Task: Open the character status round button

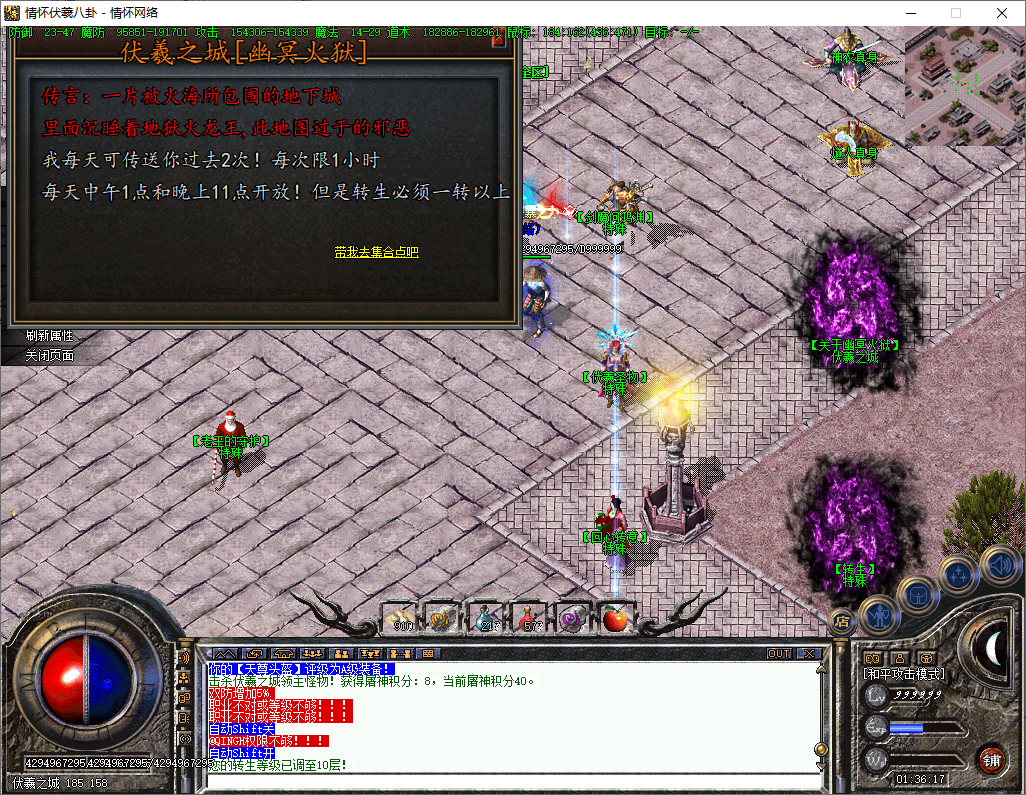Action: pos(879,613)
